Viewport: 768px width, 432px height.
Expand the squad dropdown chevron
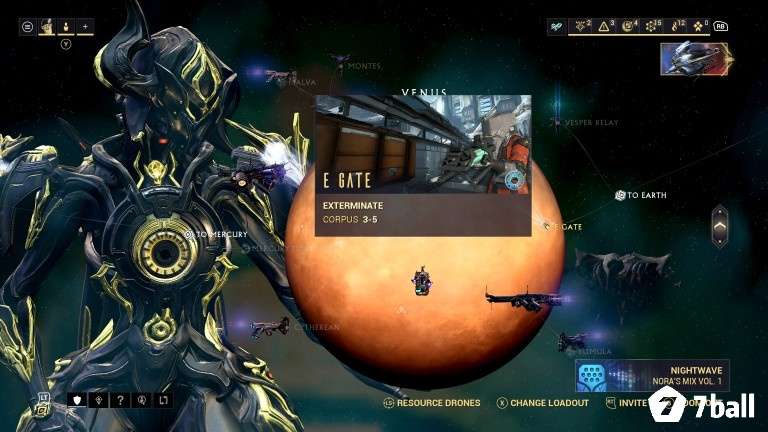click(x=66, y=44)
